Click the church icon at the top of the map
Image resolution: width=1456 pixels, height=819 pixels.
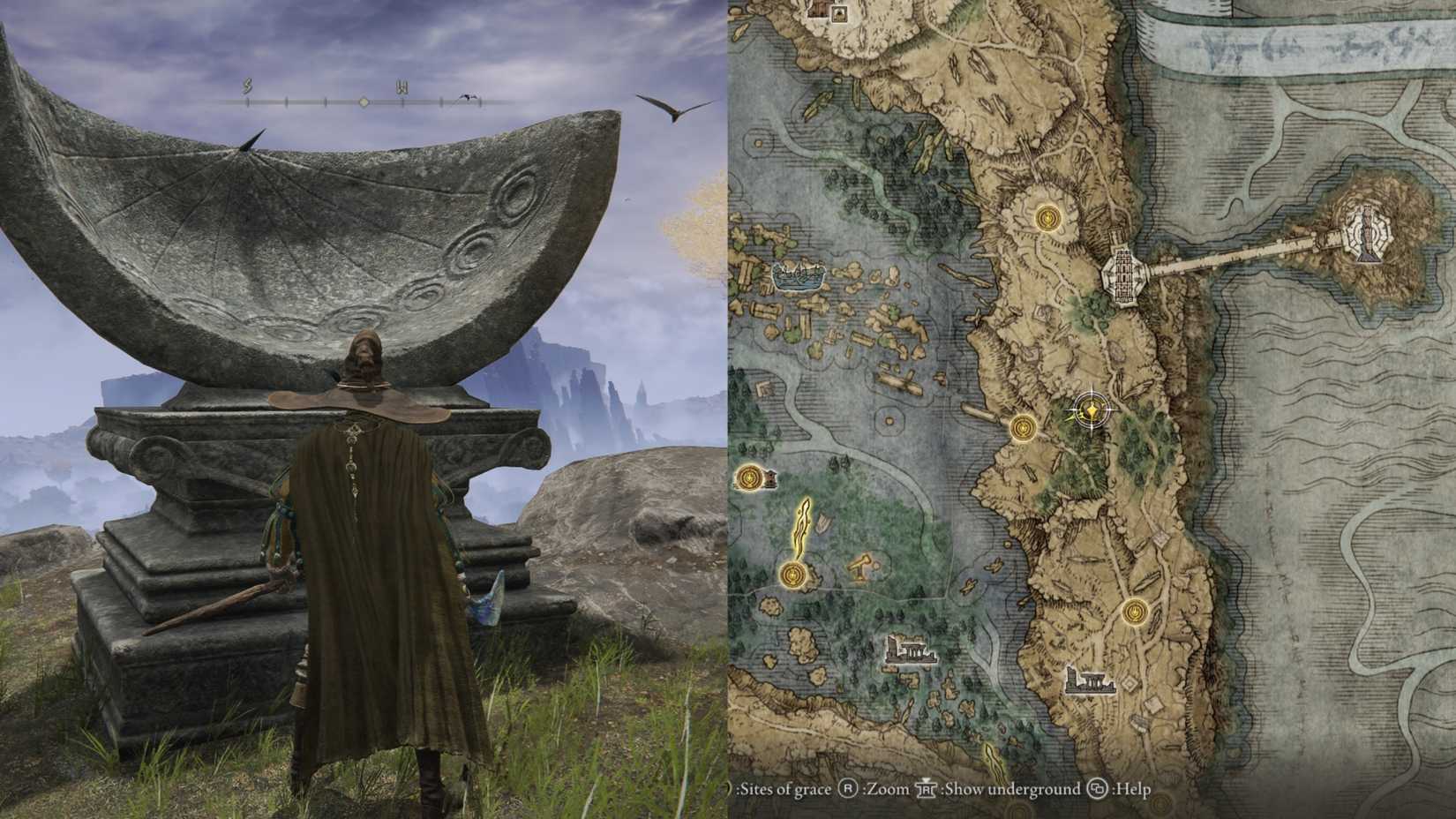coord(840,14)
